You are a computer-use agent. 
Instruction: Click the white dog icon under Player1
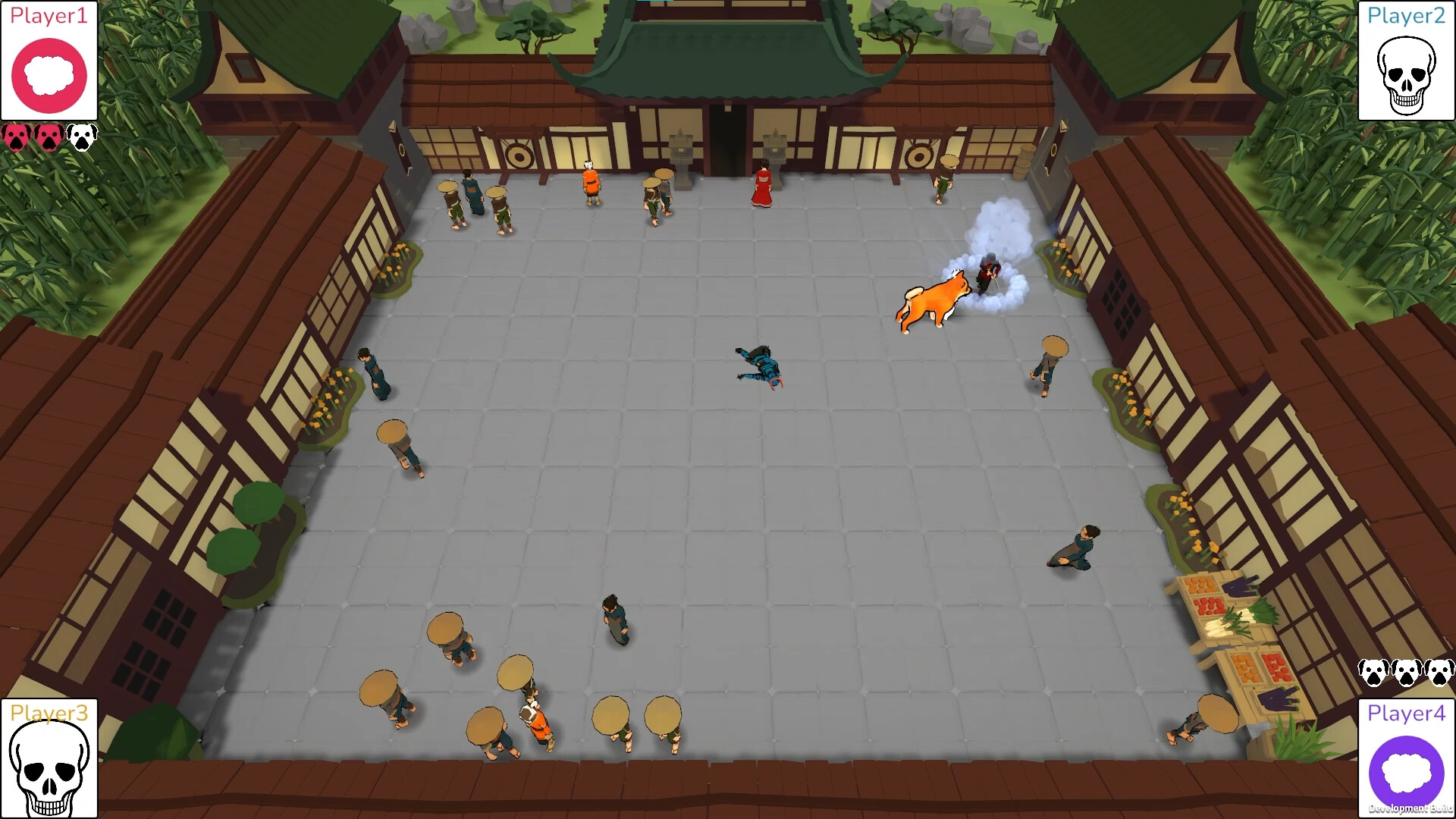click(x=80, y=136)
